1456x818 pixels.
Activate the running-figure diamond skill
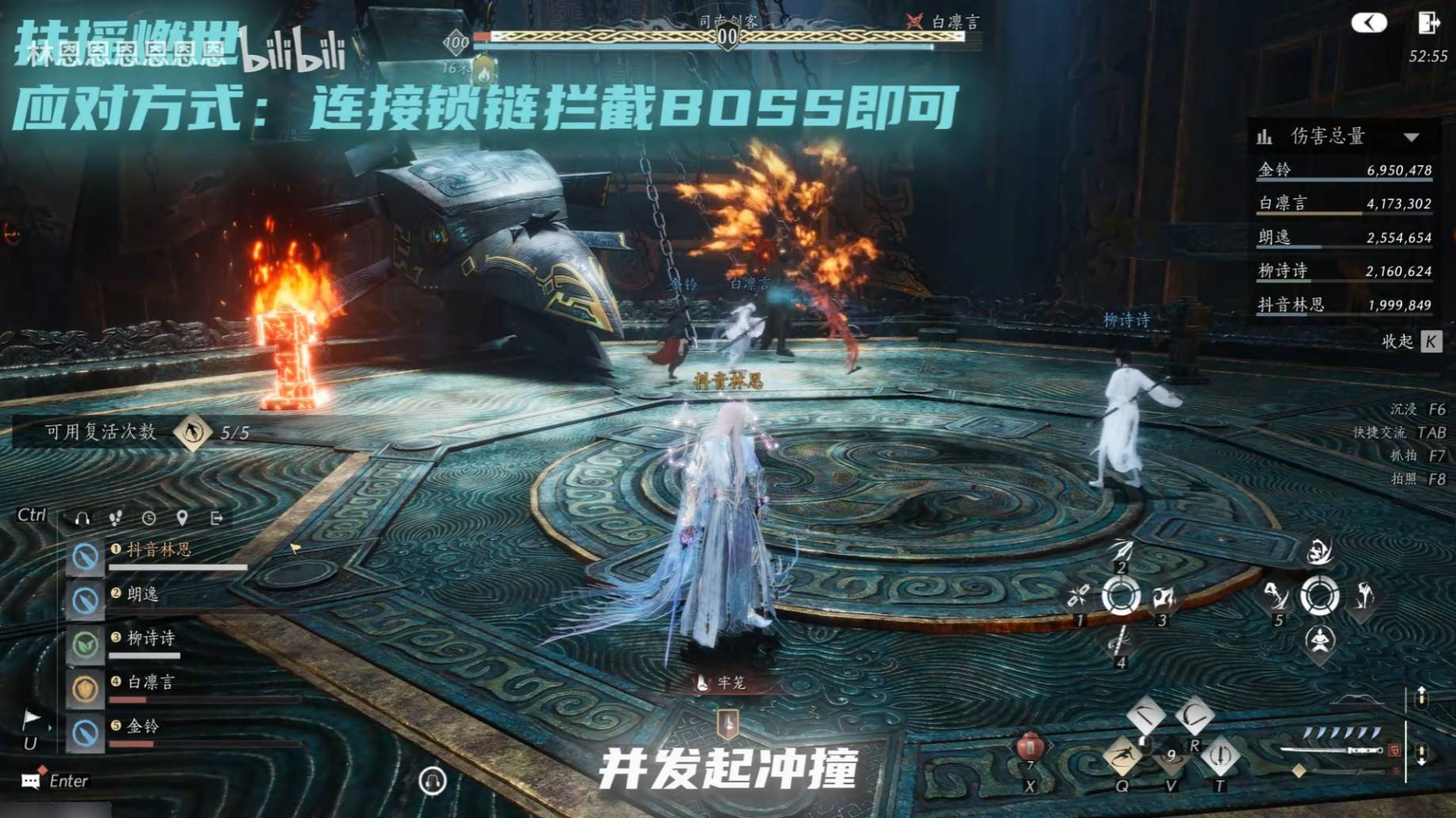[x=1122, y=755]
